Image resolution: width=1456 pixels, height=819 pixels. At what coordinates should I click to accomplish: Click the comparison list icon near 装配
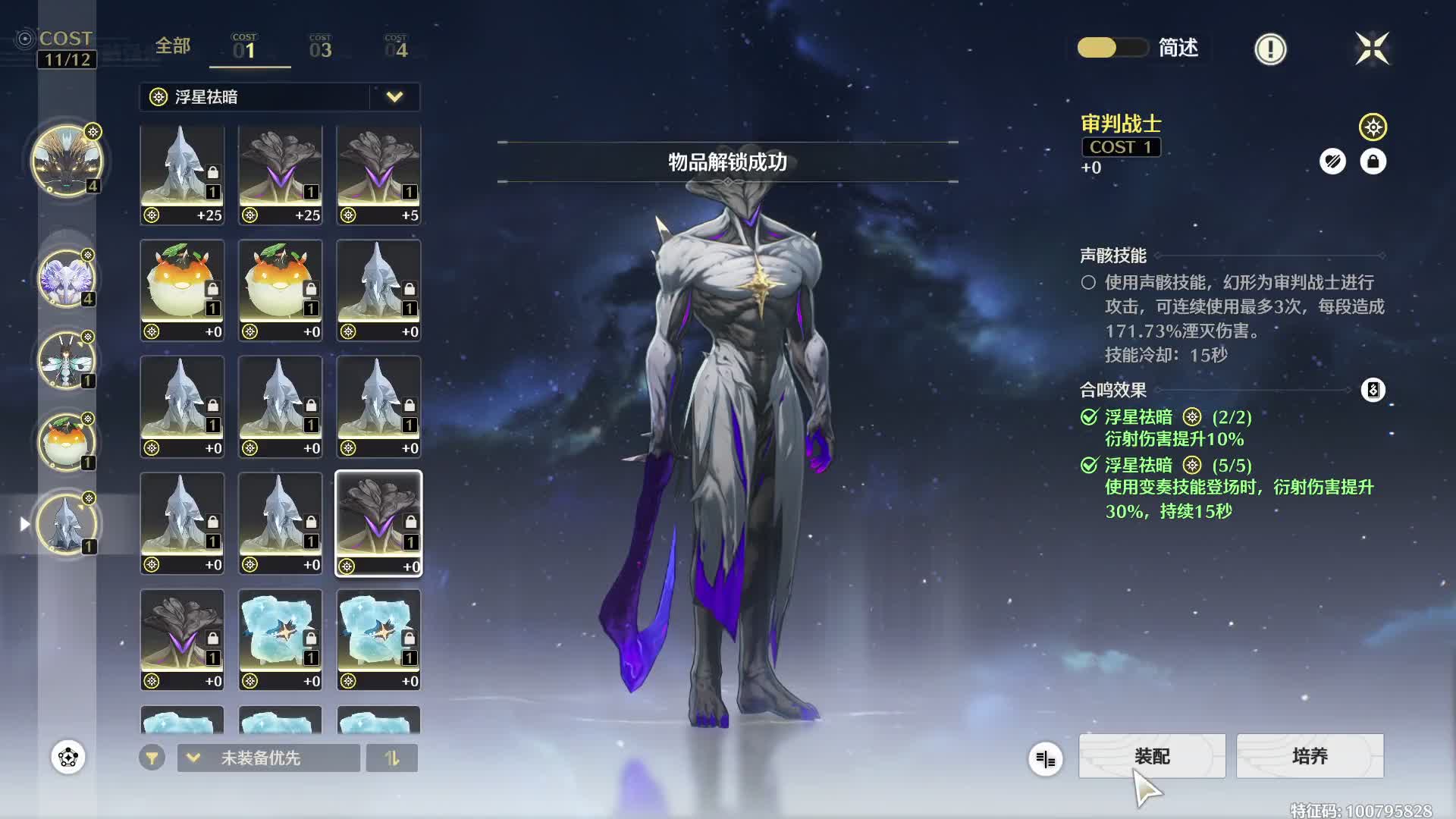[1045, 758]
